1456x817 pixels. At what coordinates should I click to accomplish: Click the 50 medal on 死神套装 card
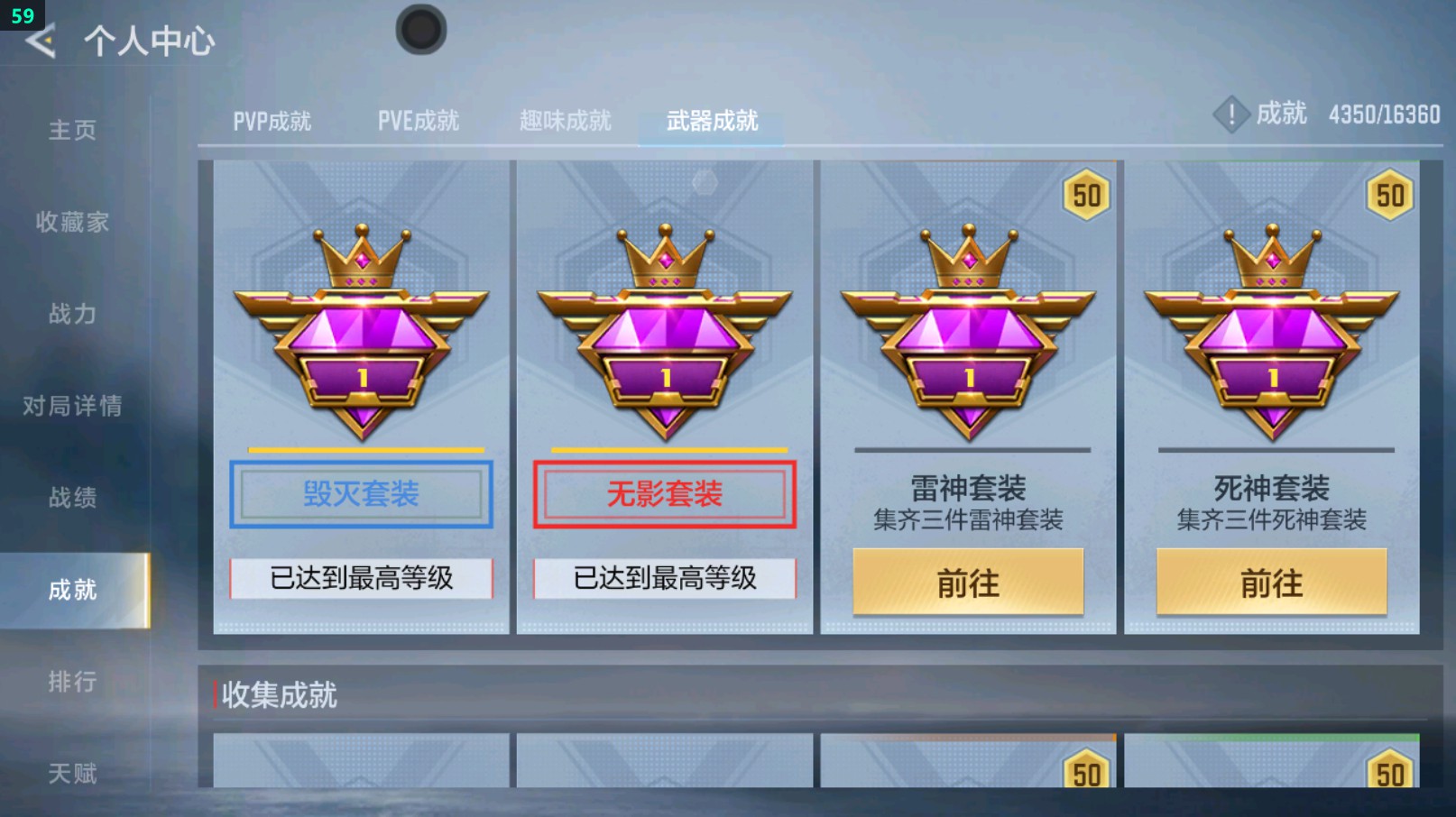(x=1390, y=194)
